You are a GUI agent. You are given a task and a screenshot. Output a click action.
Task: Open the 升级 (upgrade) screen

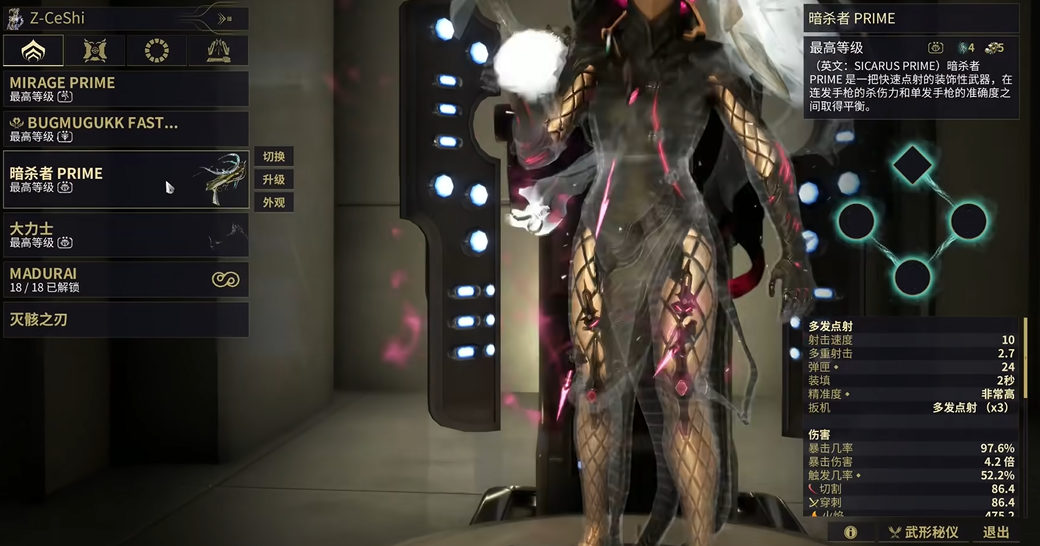274,180
